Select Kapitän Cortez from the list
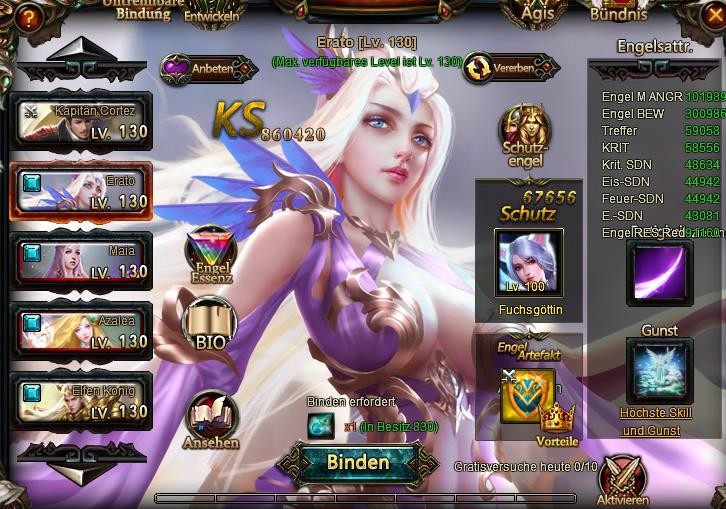Screen dimensions: 726x509 tap(81, 121)
